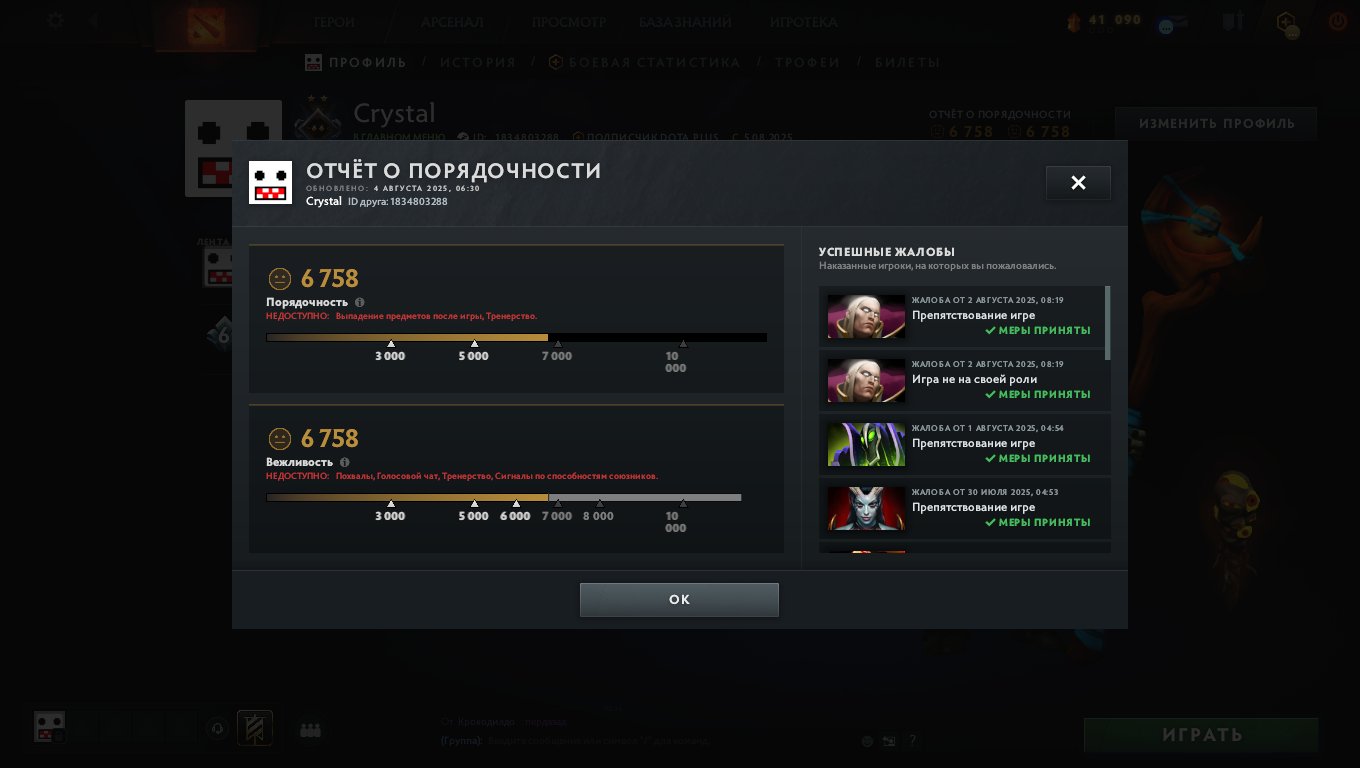The height and width of the screenshot is (768, 1360).
Task: Open the ГЕРОИ section
Action: tap(334, 21)
